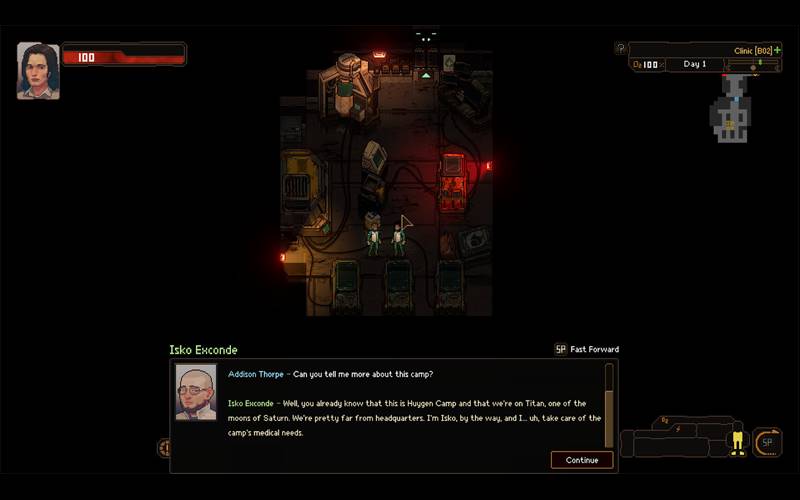Click Isko Exconde's dialogue portrait

pyautogui.click(x=196, y=391)
